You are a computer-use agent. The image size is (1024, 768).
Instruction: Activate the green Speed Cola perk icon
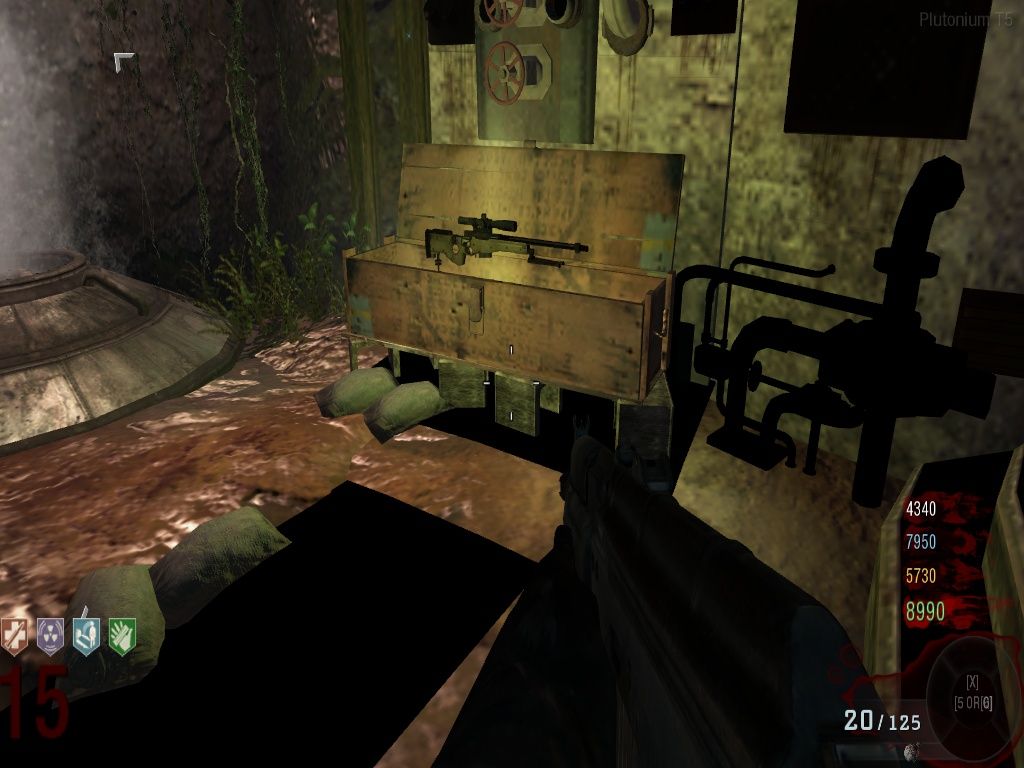pos(122,636)
